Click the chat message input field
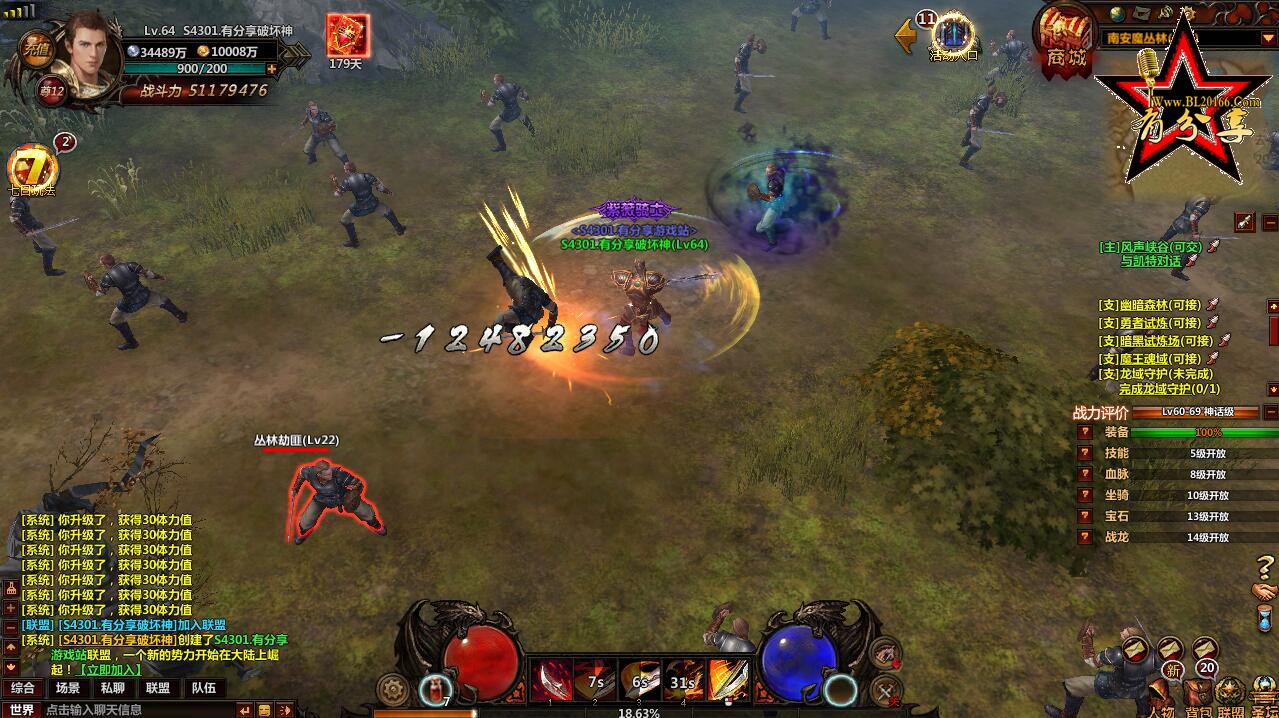The height and width of the screenshot is (718, 1279). (x=140, y=709)
